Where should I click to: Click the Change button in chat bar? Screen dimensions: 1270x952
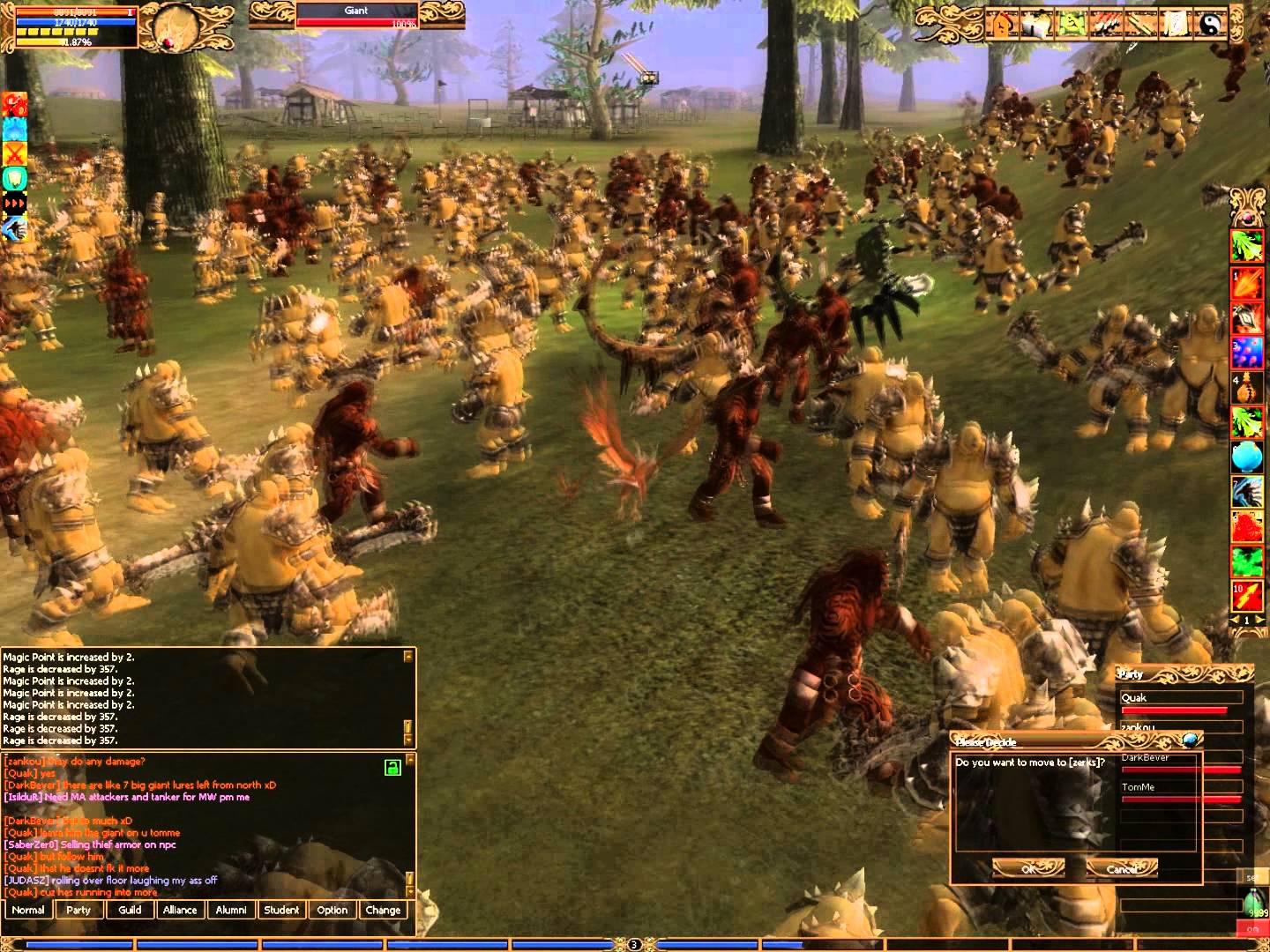[x=383, y=910]
